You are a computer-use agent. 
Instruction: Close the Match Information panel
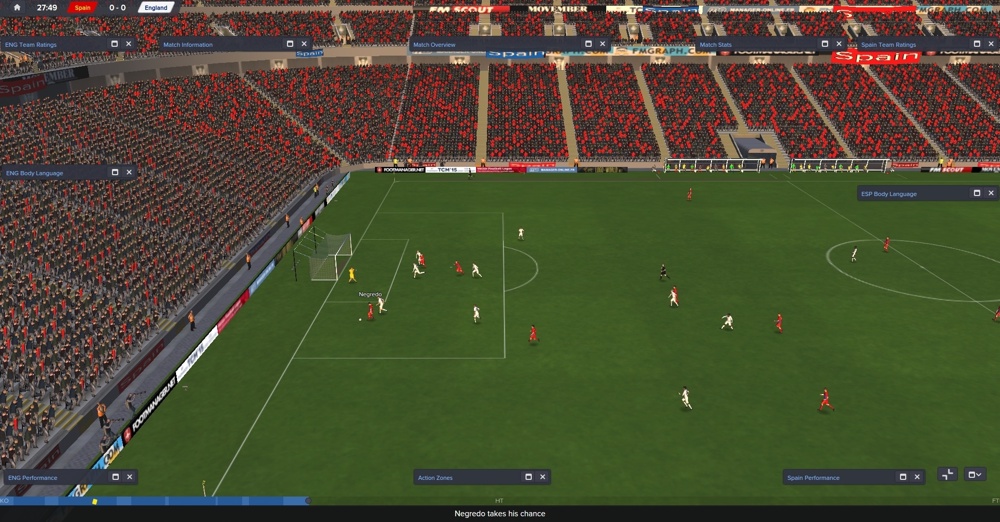pos(305,44)
